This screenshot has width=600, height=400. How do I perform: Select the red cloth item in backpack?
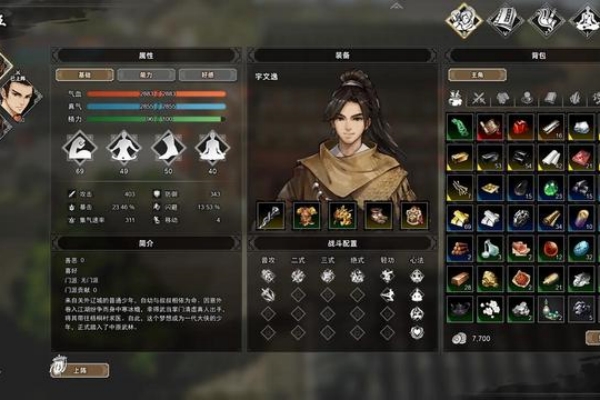point(520,127)
